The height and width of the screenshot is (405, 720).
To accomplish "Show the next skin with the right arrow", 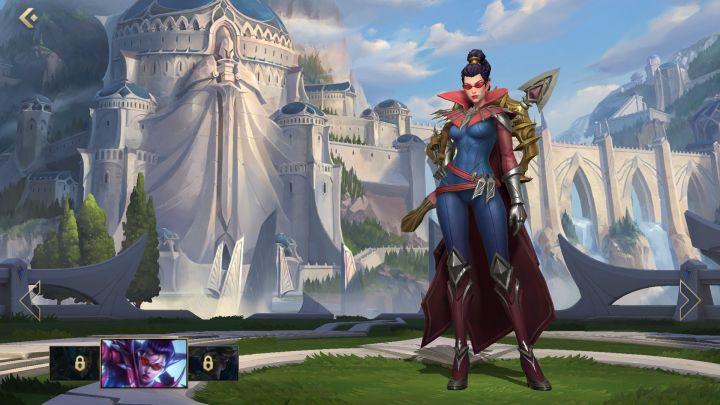I will (x=689, y=299).
